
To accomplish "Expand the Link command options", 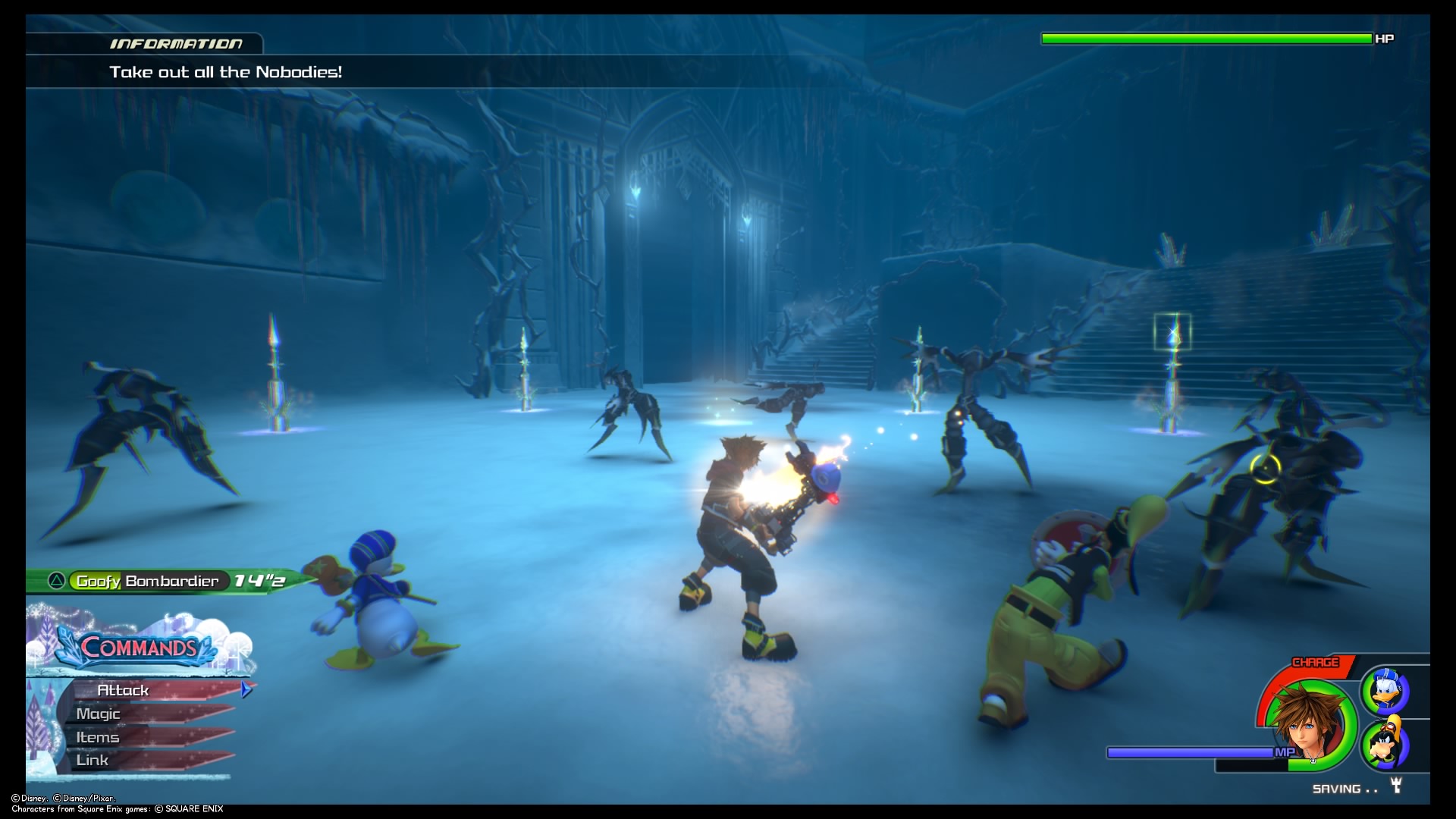I will [x=92, y=760].
